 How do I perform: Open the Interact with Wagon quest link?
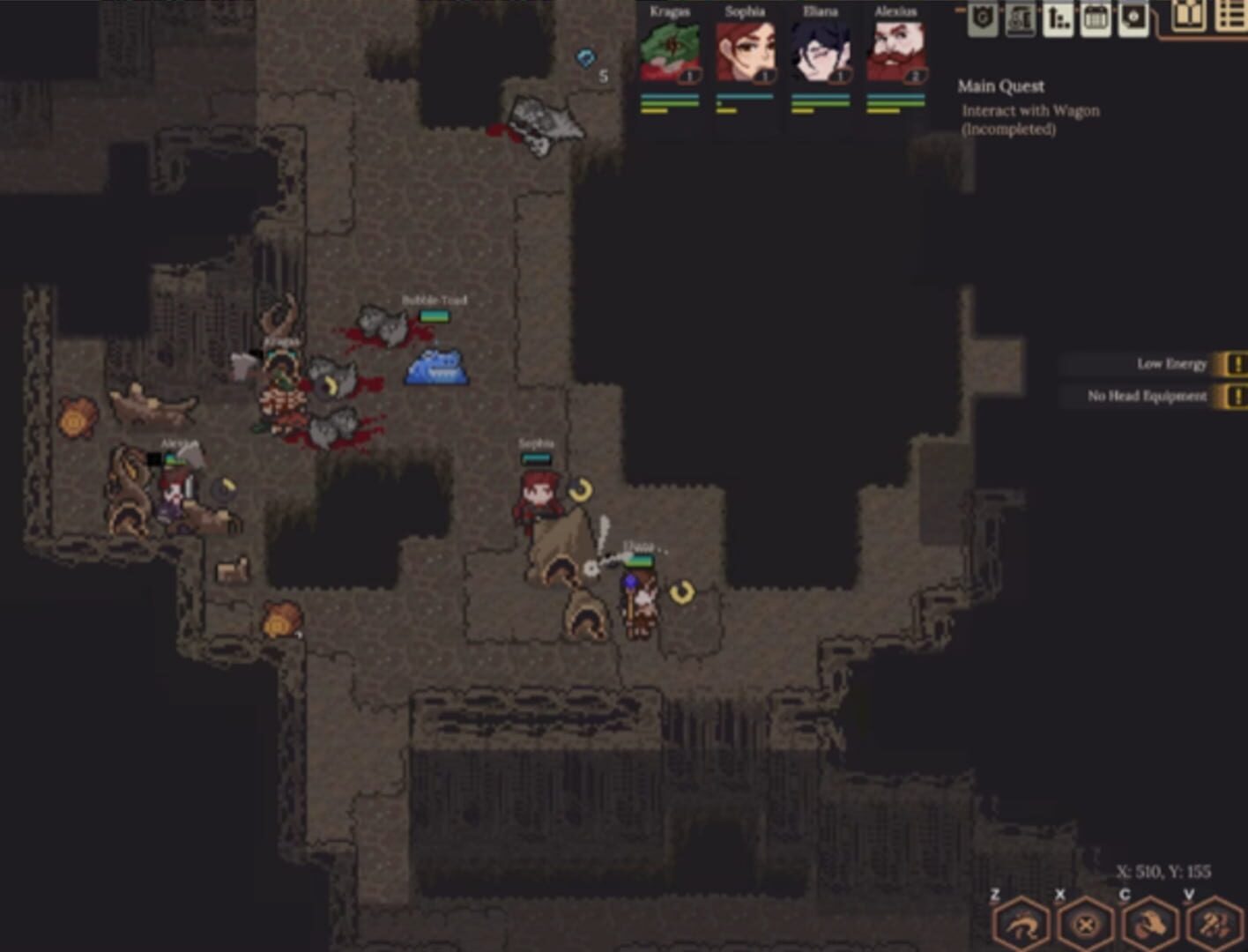(1029, 110)
